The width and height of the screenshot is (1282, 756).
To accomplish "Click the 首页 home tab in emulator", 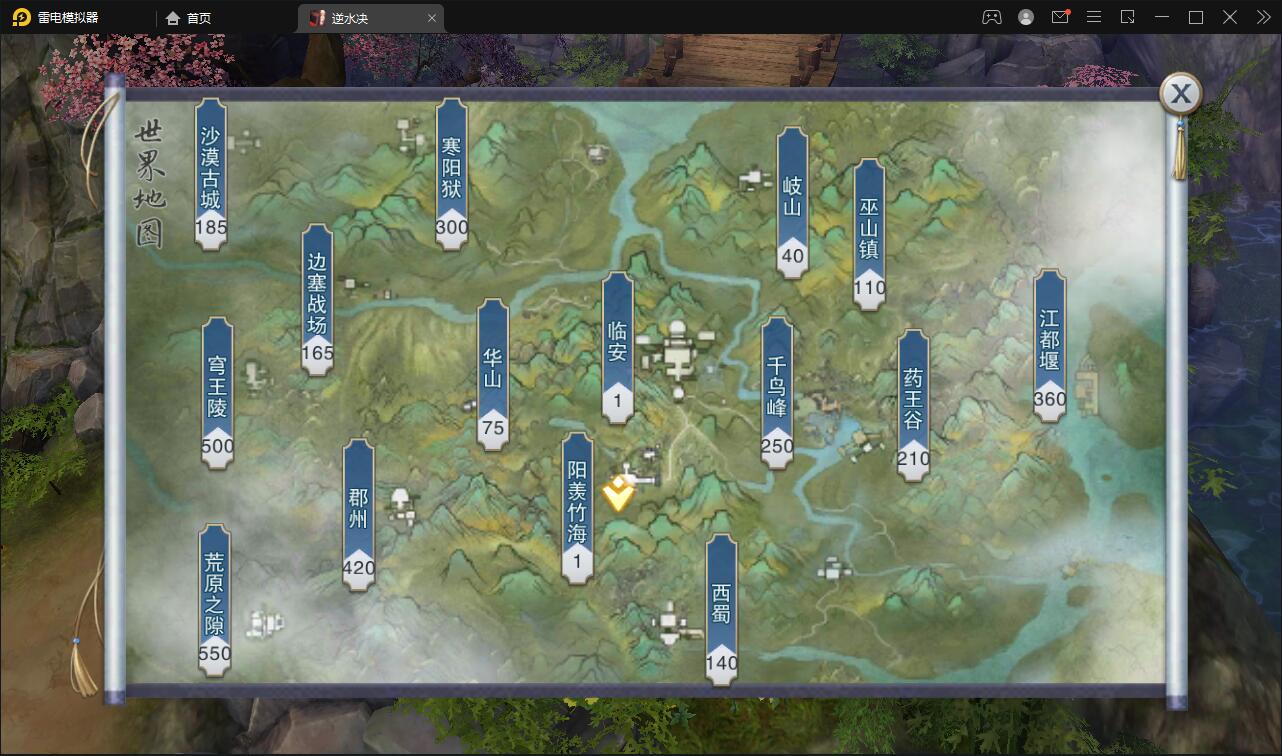I will pos(189,17).
